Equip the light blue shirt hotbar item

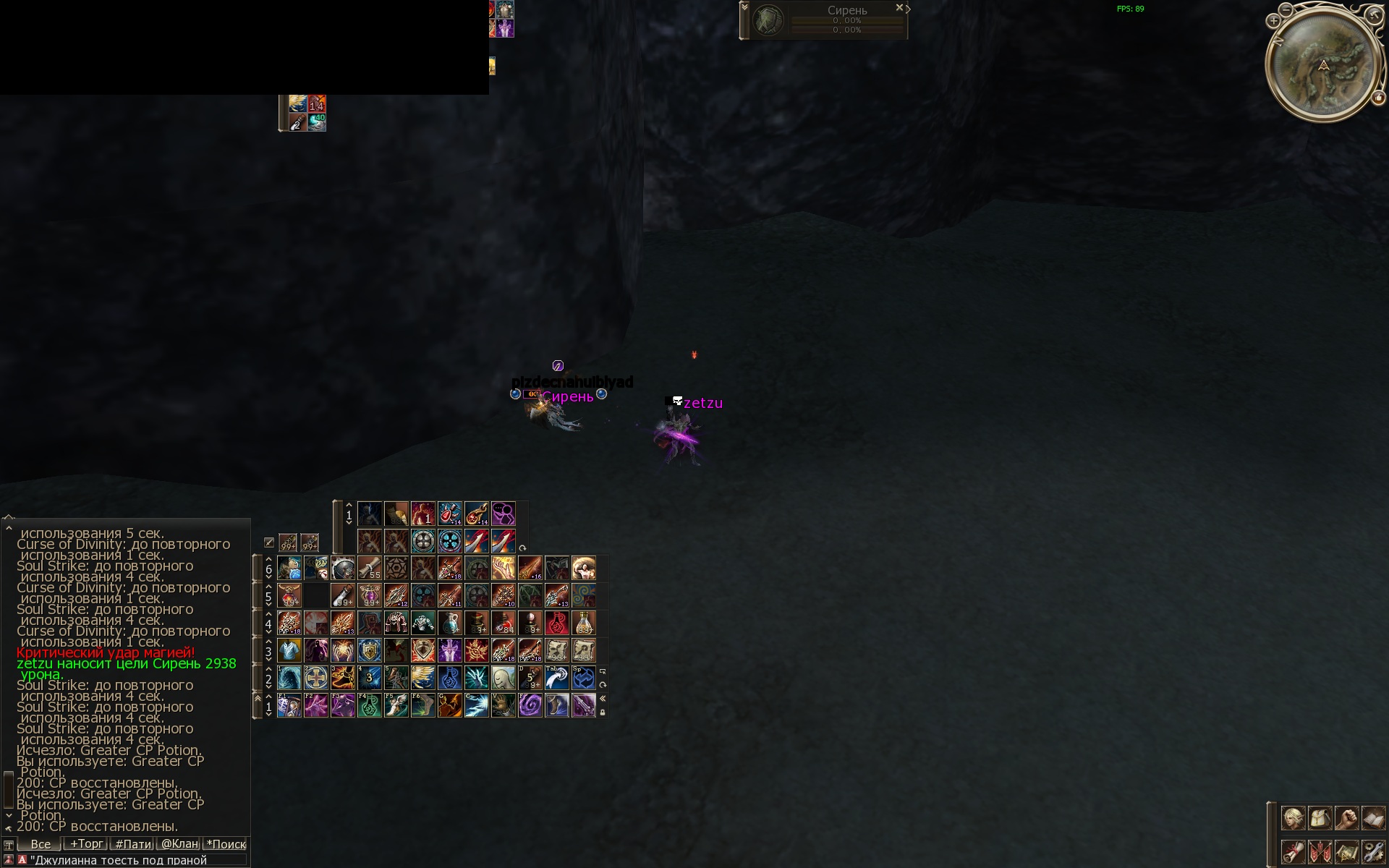tap(289, 650)
